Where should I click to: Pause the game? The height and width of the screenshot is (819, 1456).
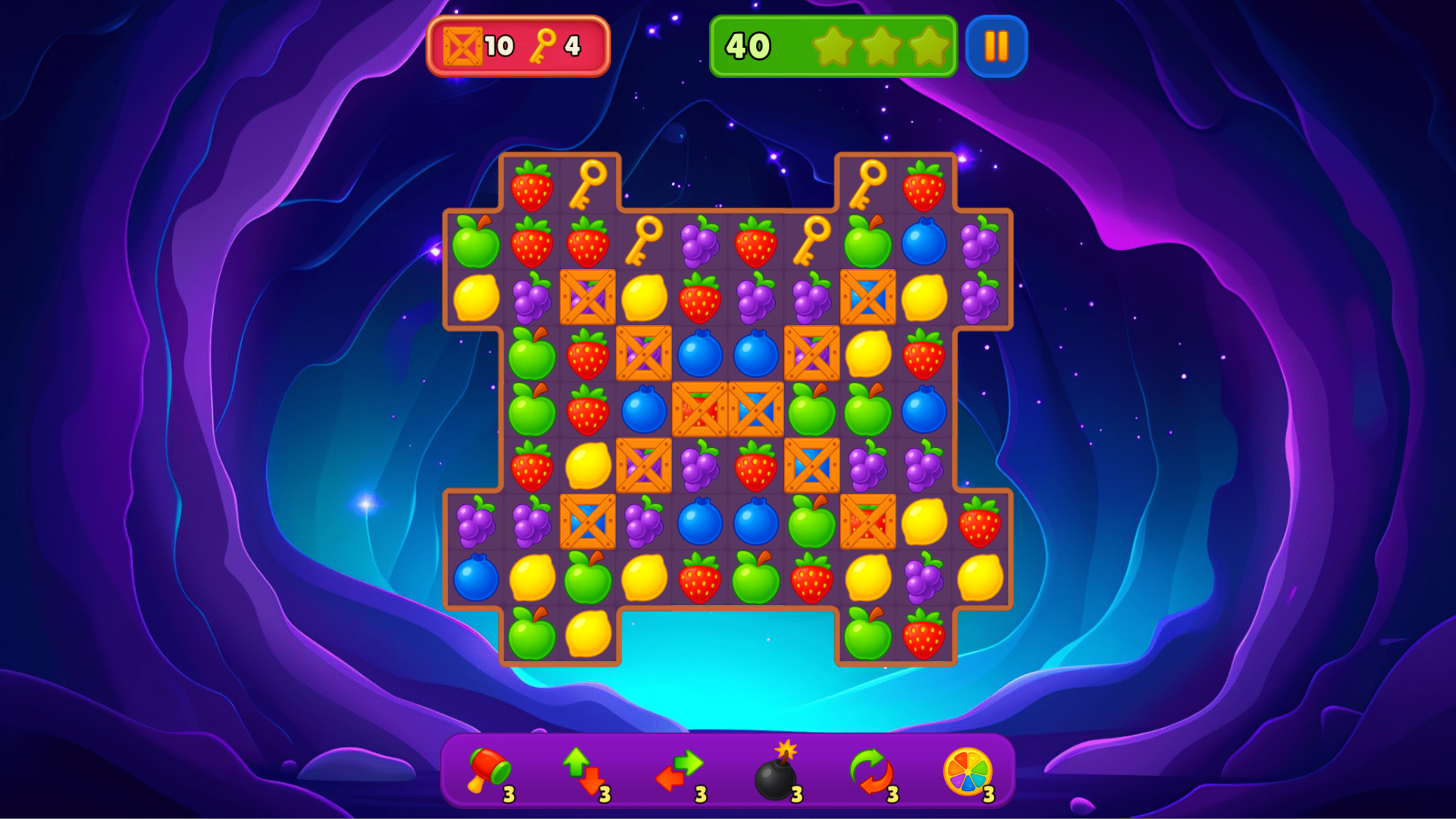(997, 45)
